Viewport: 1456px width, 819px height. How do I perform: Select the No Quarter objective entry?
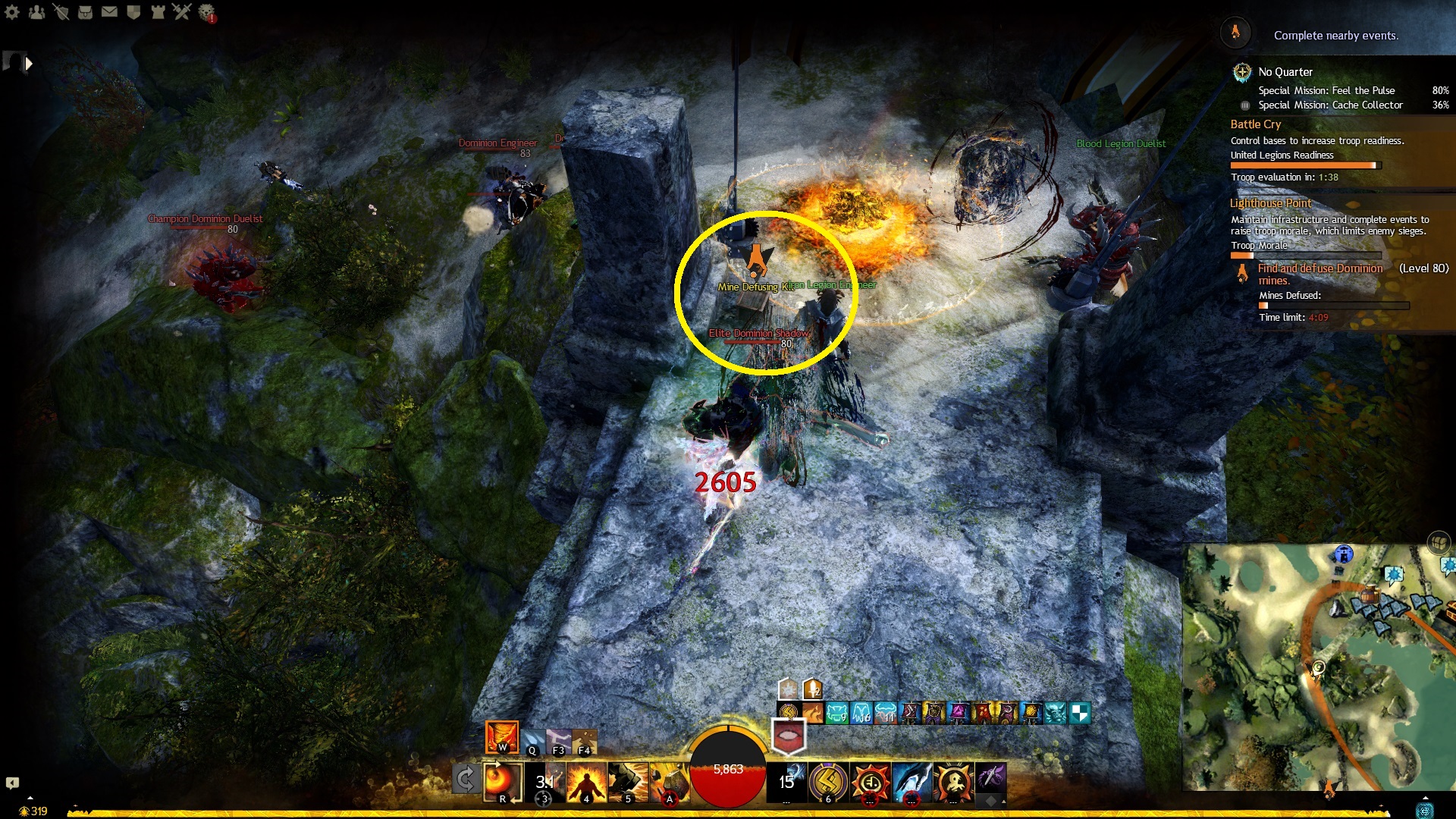[x=1285, y=72]
